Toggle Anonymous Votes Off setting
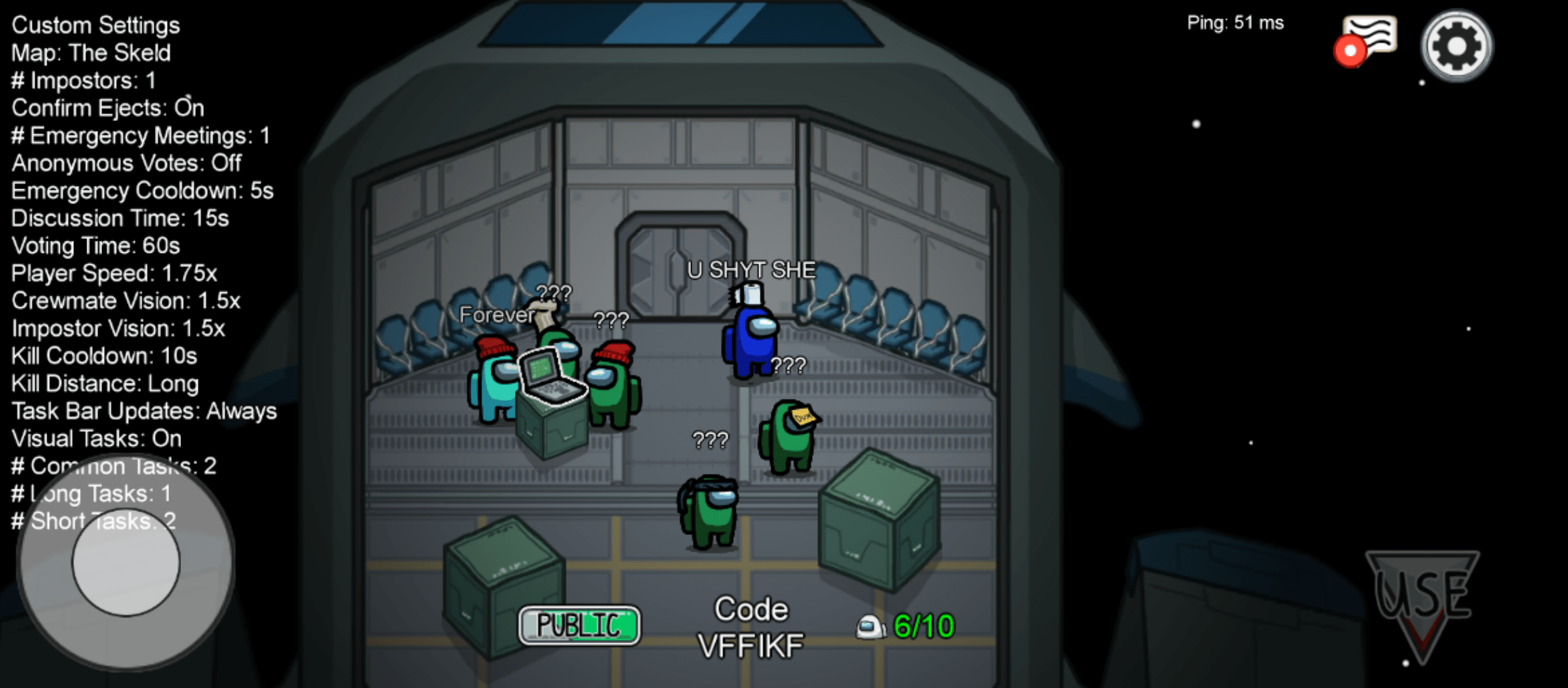 click(x=125, y=163)
